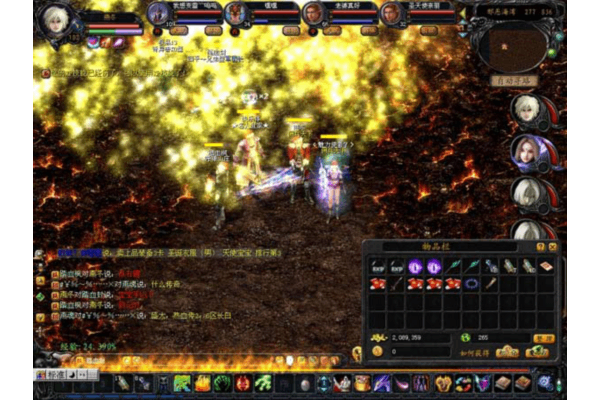Click the 标准 button at chat bar
Viewport: 600px width, 400px height.
point(55,374)
